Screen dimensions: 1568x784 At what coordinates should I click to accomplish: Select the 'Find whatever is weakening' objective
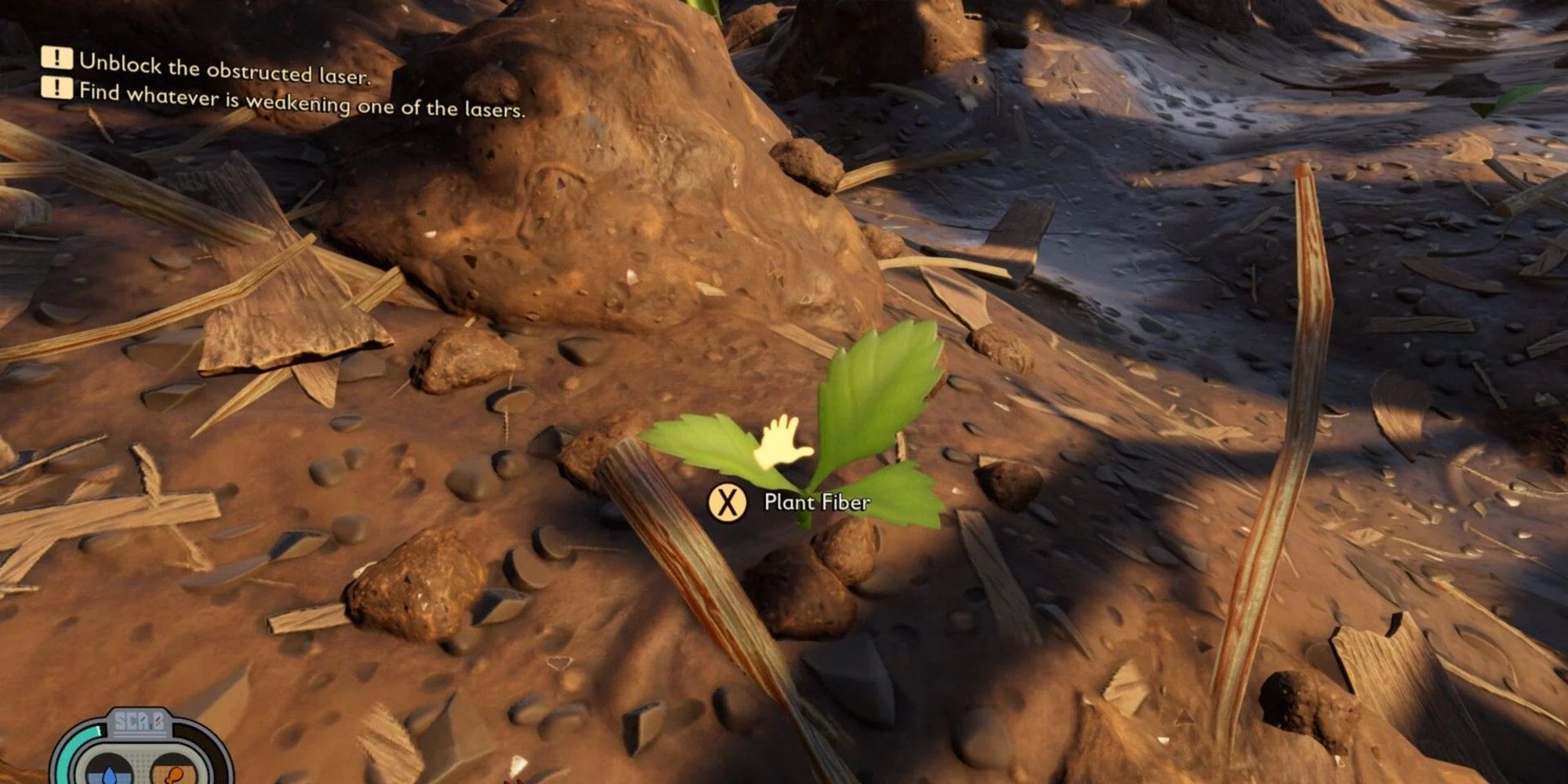[x=302, y=100]
